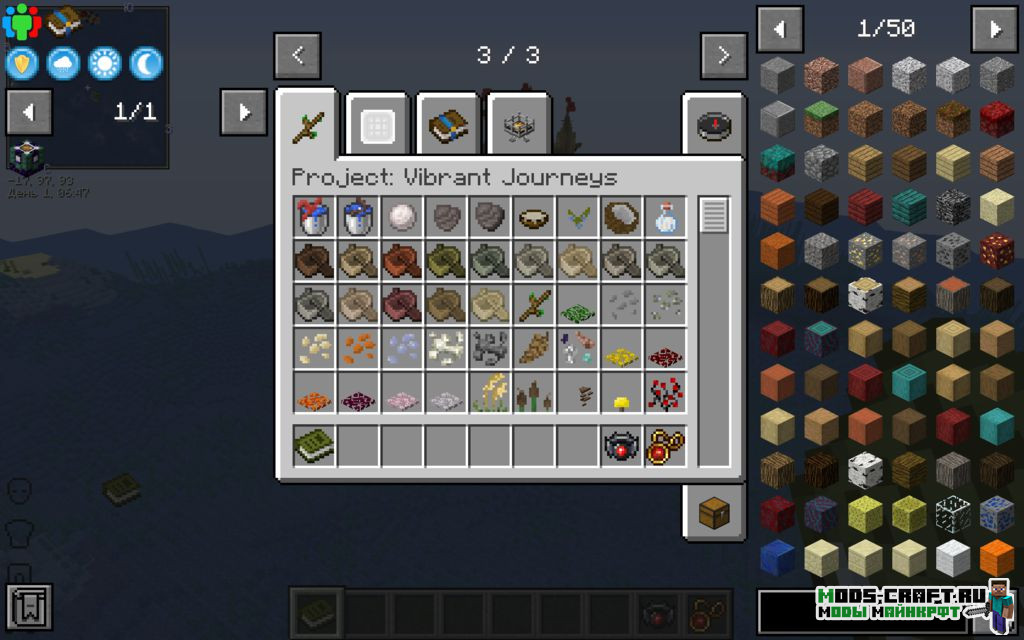Screen dimensions: 1024x640
Task: Select the grass block in item list
Action: [x=821, y=120]
